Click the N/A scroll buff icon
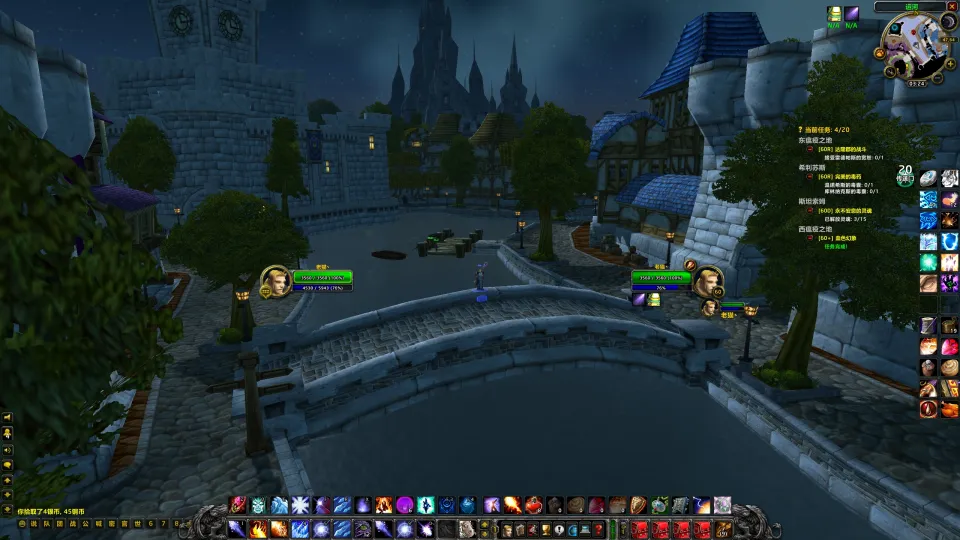 (x=833, y=13)
